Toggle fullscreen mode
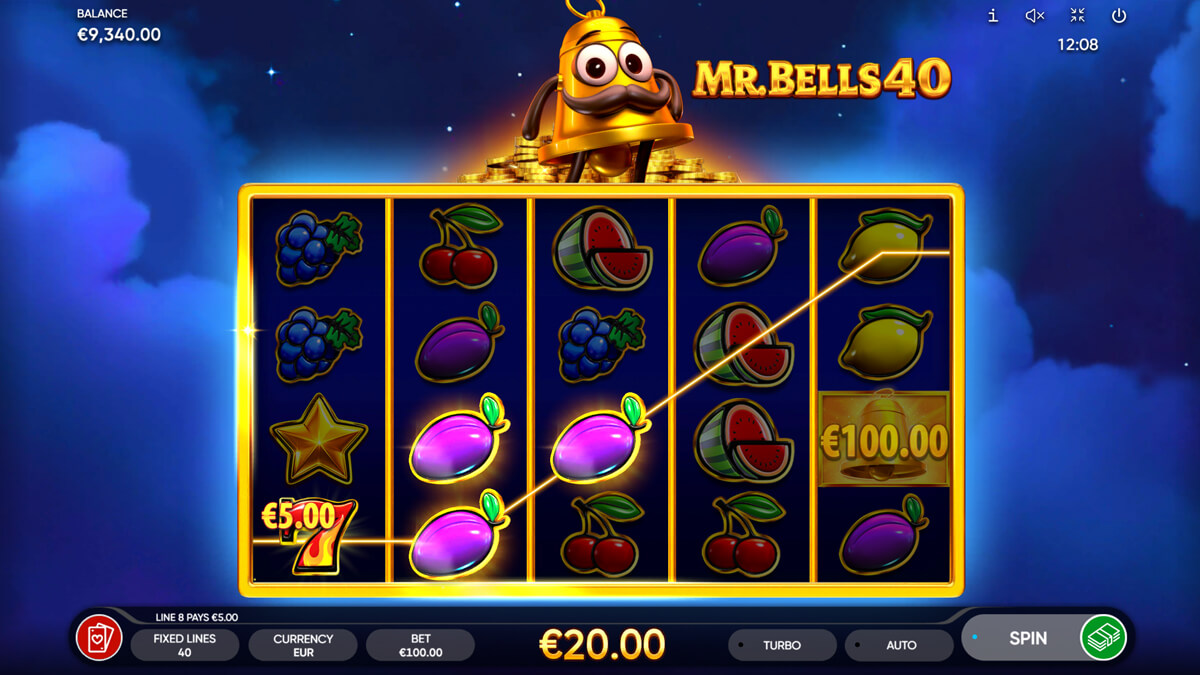The width and height of the screenshot is (1200, 675). coord(1077,15)
